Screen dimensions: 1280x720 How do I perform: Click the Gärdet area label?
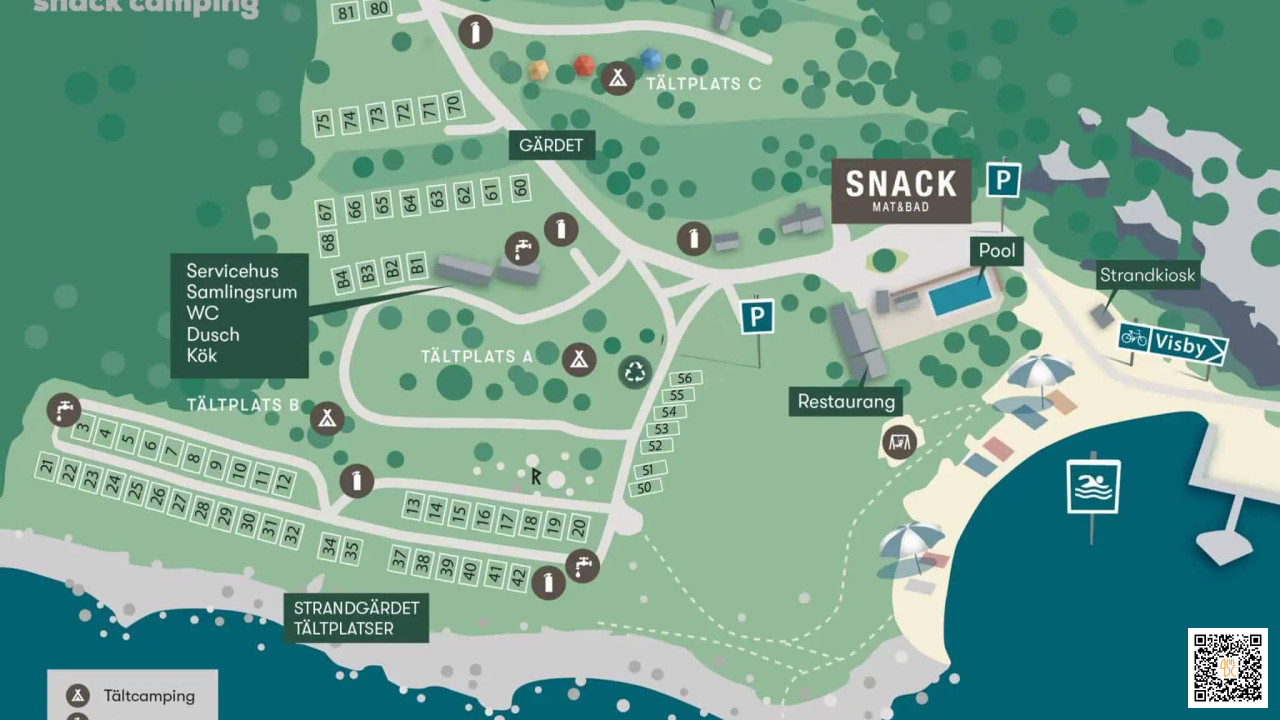[x=551, y=145]
